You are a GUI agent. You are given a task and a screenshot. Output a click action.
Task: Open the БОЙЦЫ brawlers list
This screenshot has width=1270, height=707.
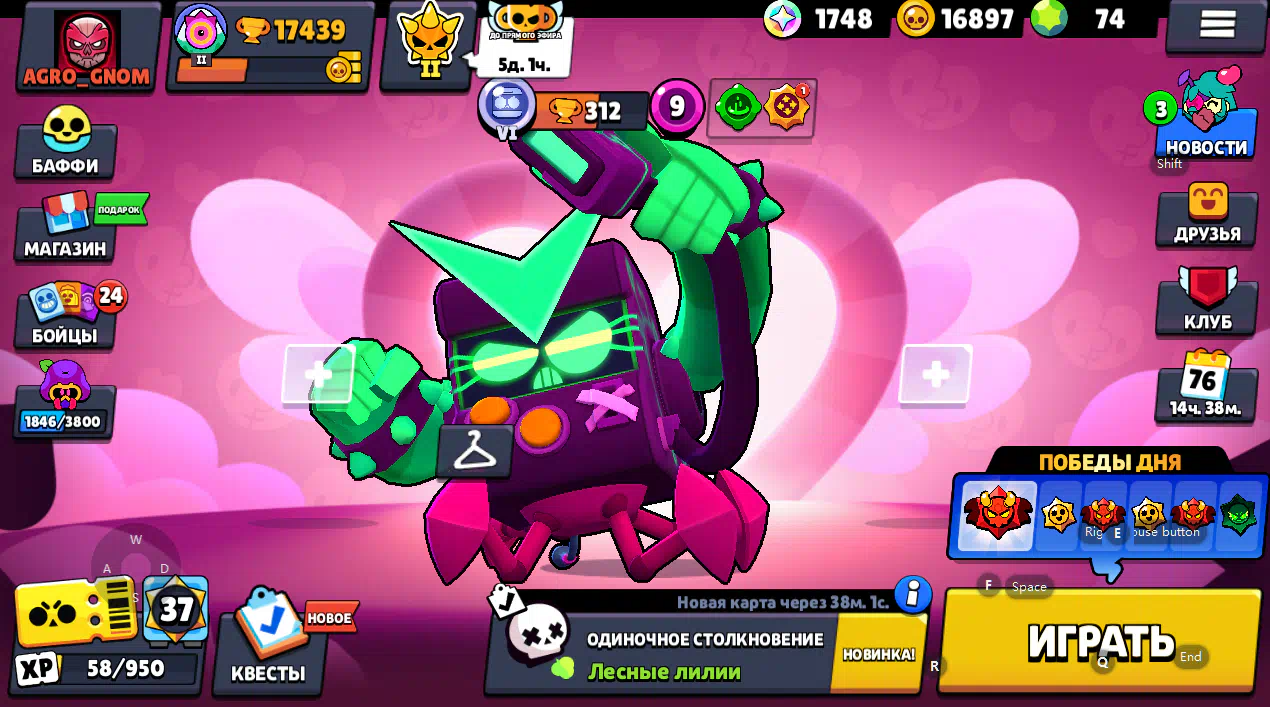click(x=65, y=315)
